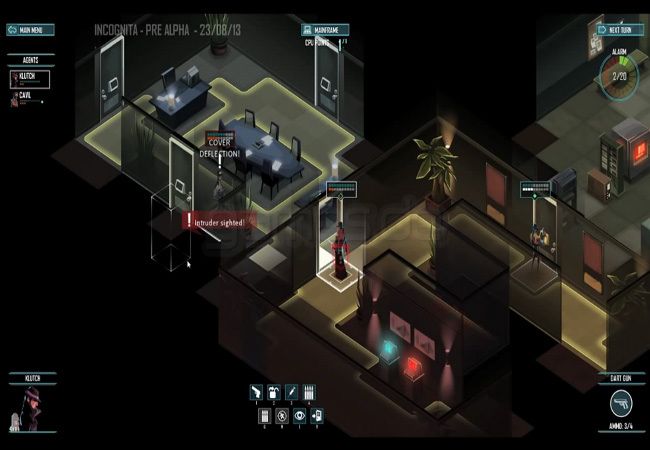Click the door exit action icon
This screenshot has height=450, width=650.
[317, 416]
